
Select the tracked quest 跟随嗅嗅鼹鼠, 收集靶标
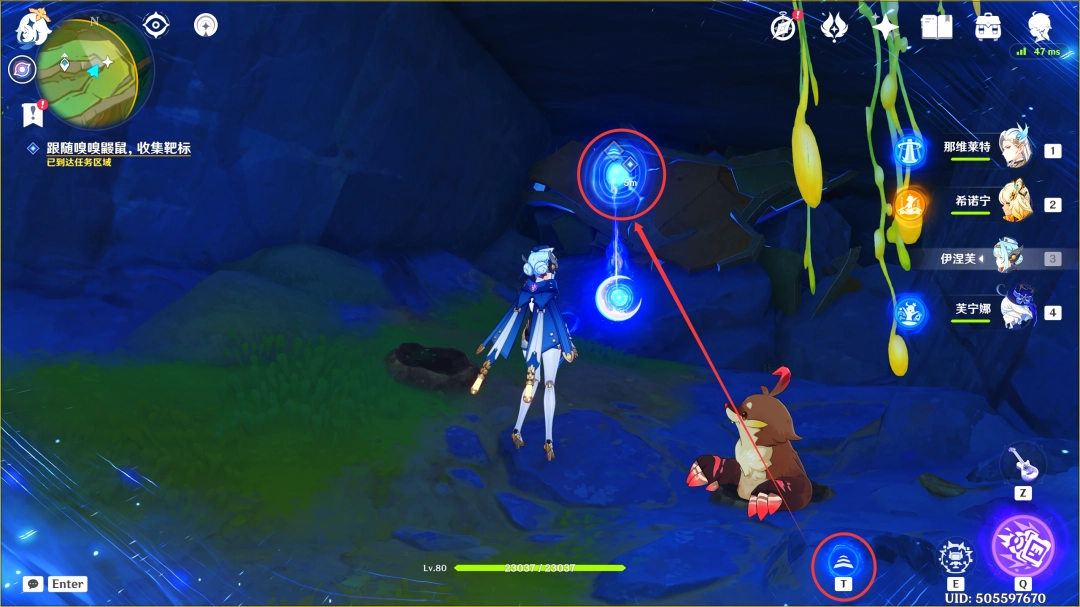coord(118,148)
